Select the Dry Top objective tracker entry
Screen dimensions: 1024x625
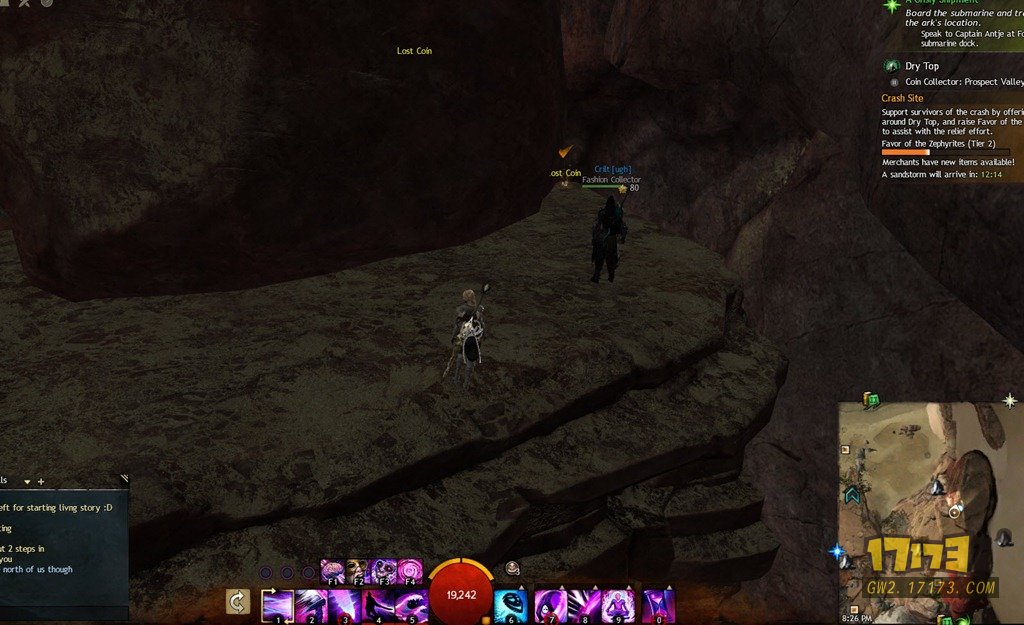[922, 66]
